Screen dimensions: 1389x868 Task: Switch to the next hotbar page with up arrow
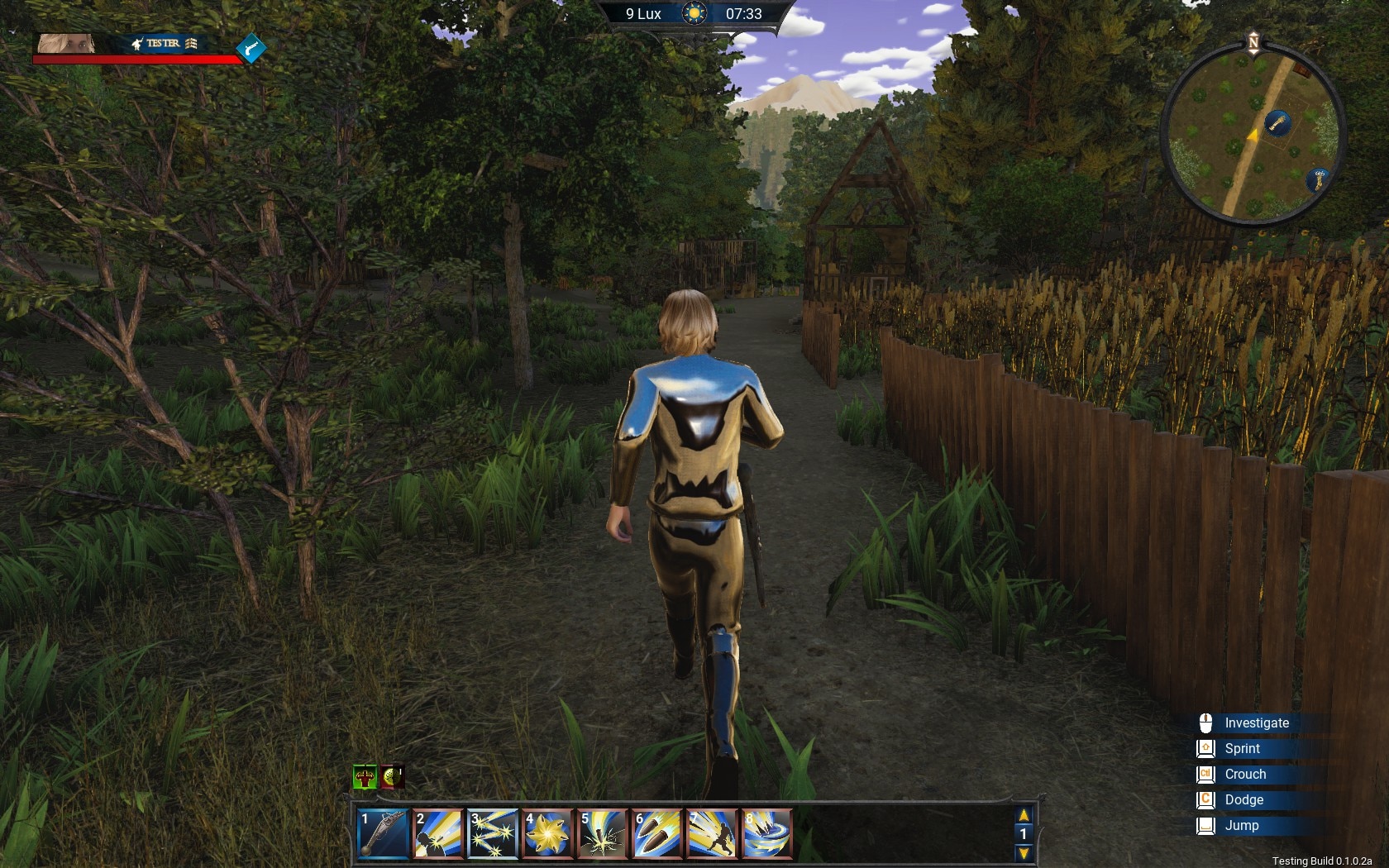tap(1024, 816)
